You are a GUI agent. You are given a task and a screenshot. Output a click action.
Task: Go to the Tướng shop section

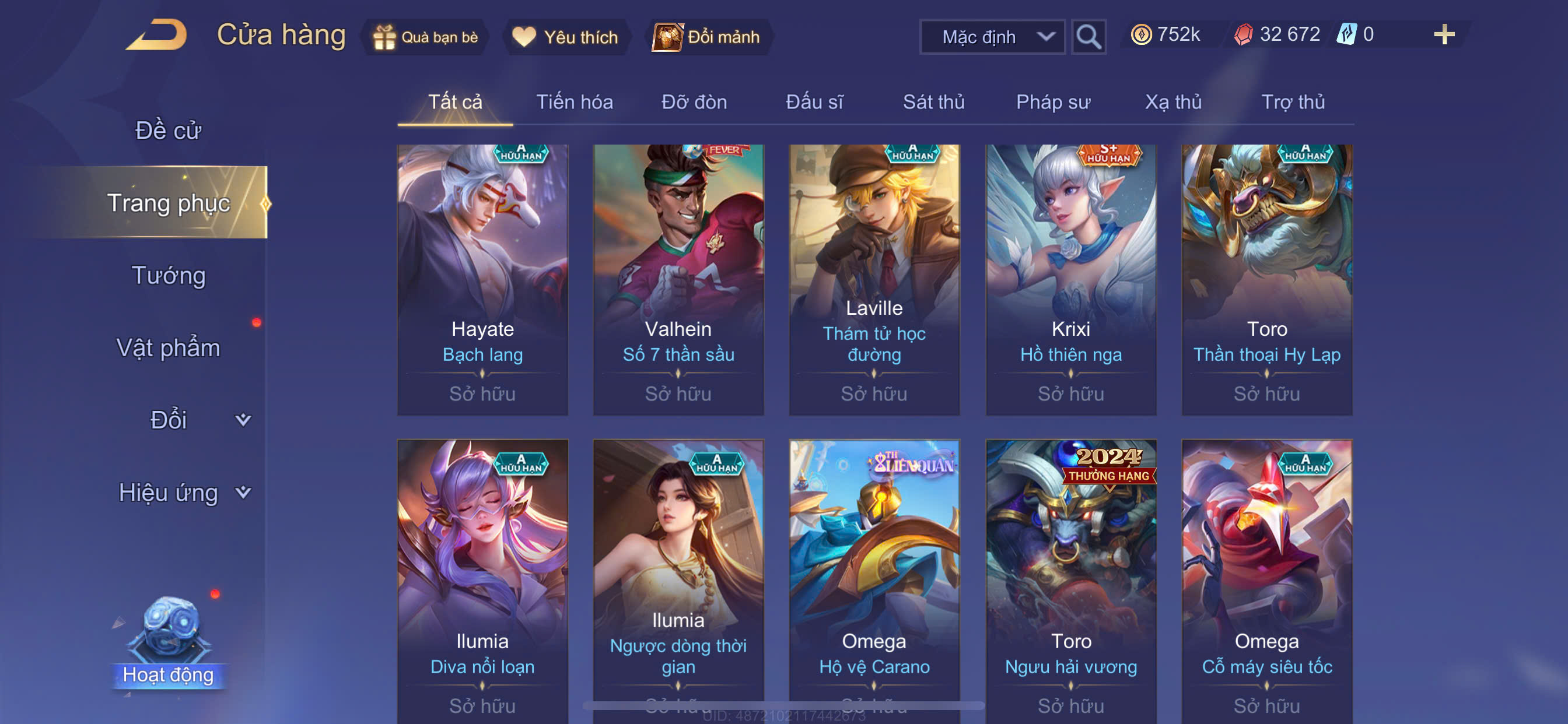(169, 276)
